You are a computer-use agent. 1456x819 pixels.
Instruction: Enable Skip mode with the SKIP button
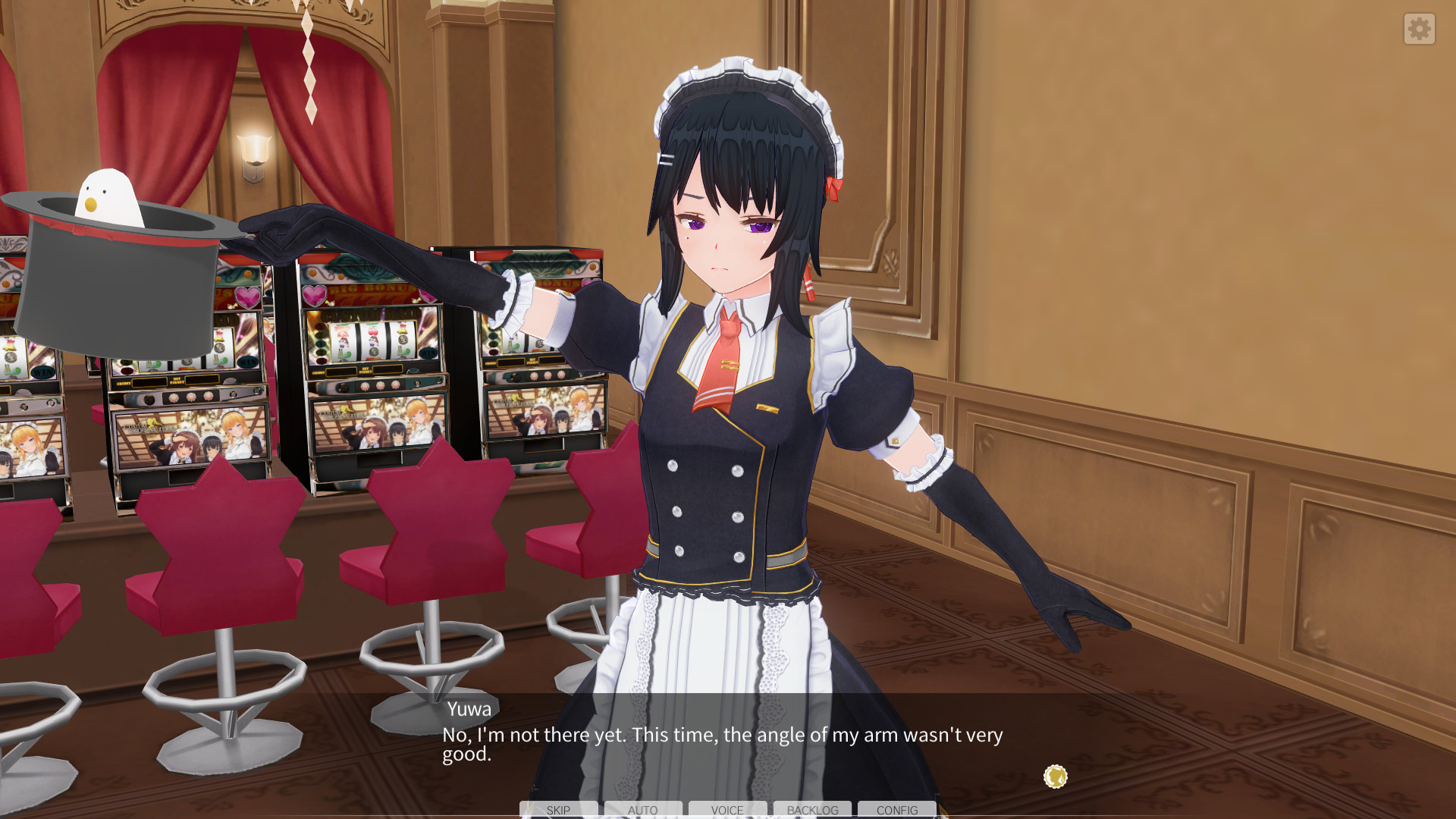point(559,810)
